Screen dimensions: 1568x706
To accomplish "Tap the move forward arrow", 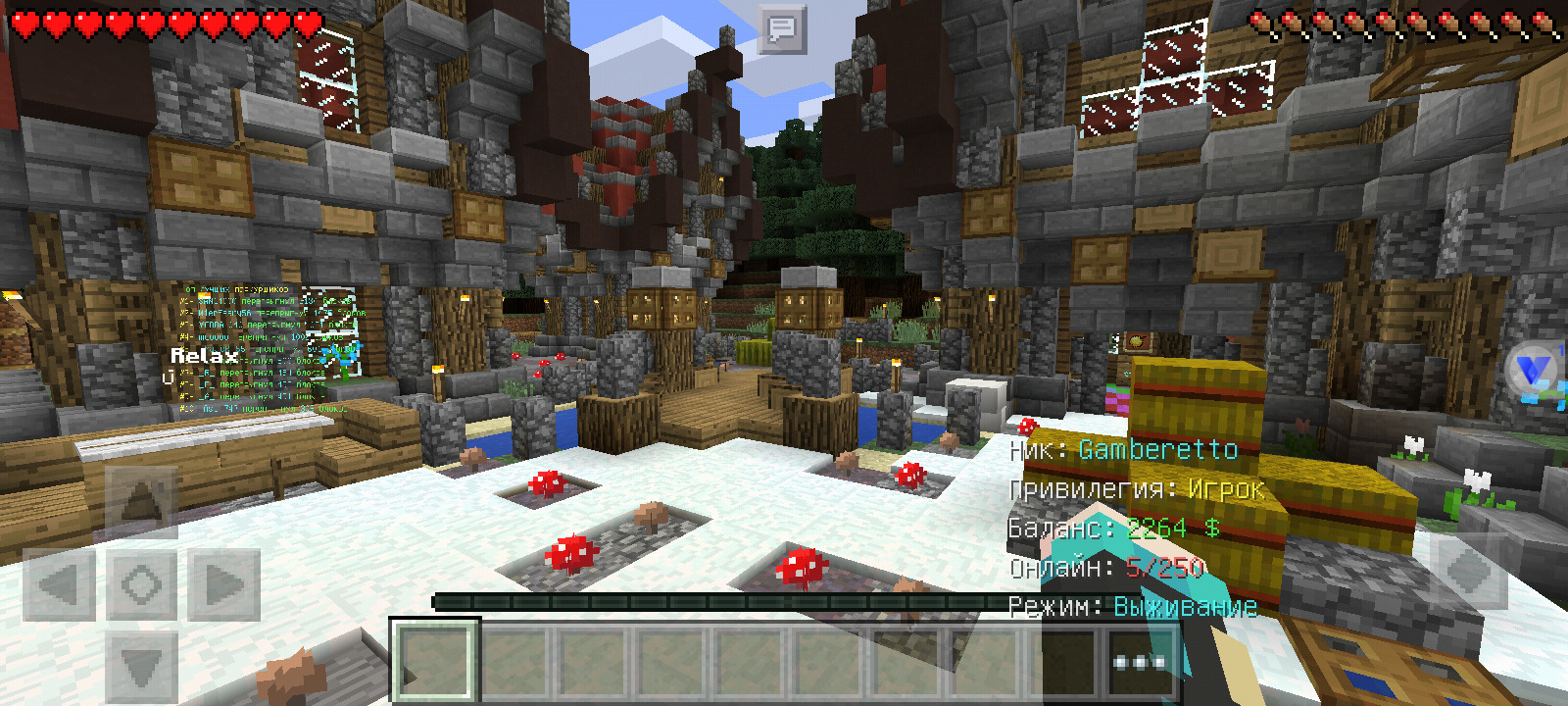I will tap(141, 501).
